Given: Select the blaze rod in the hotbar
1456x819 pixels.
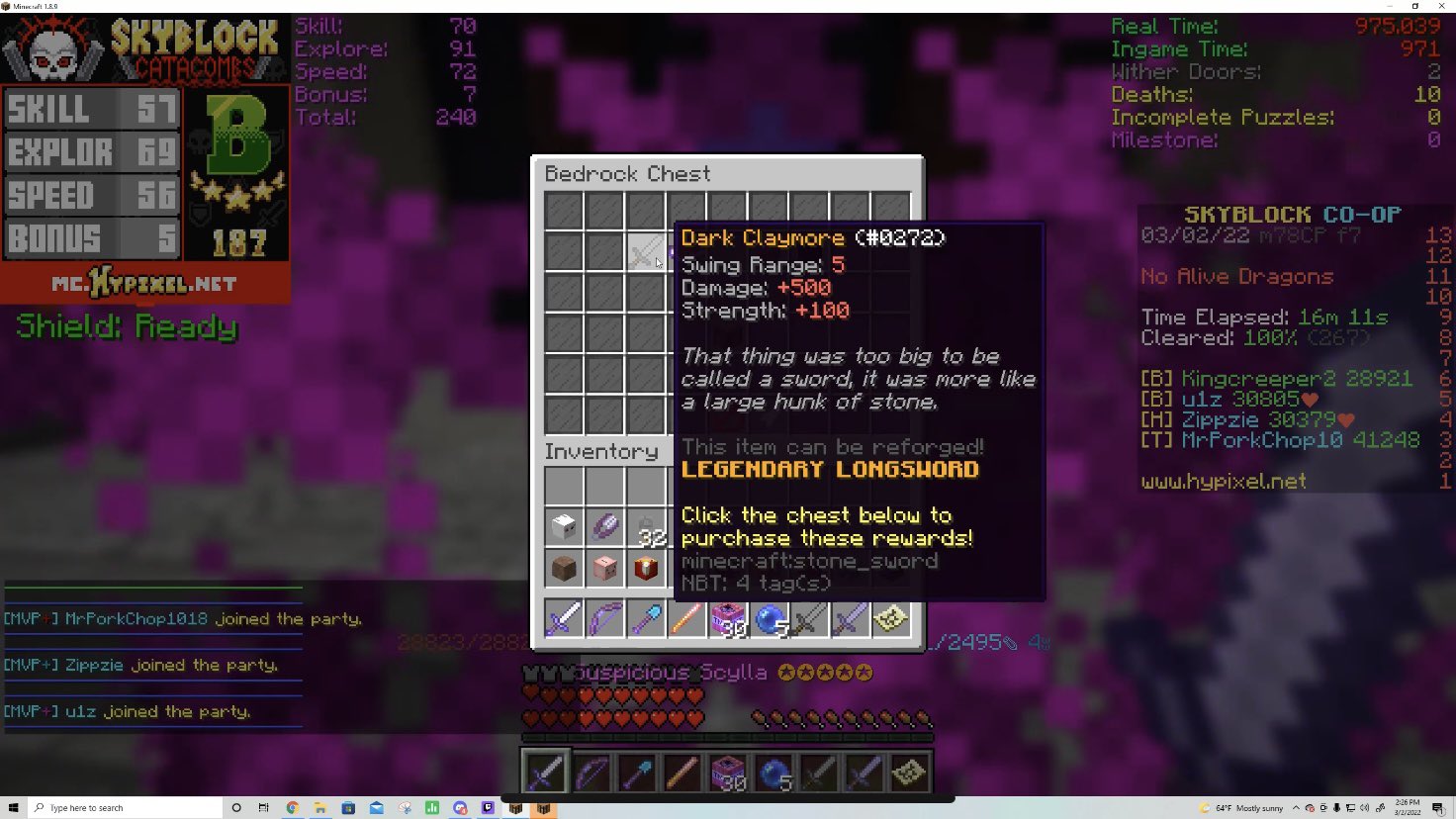Looking at the screenshot, I should pos(682,772).
